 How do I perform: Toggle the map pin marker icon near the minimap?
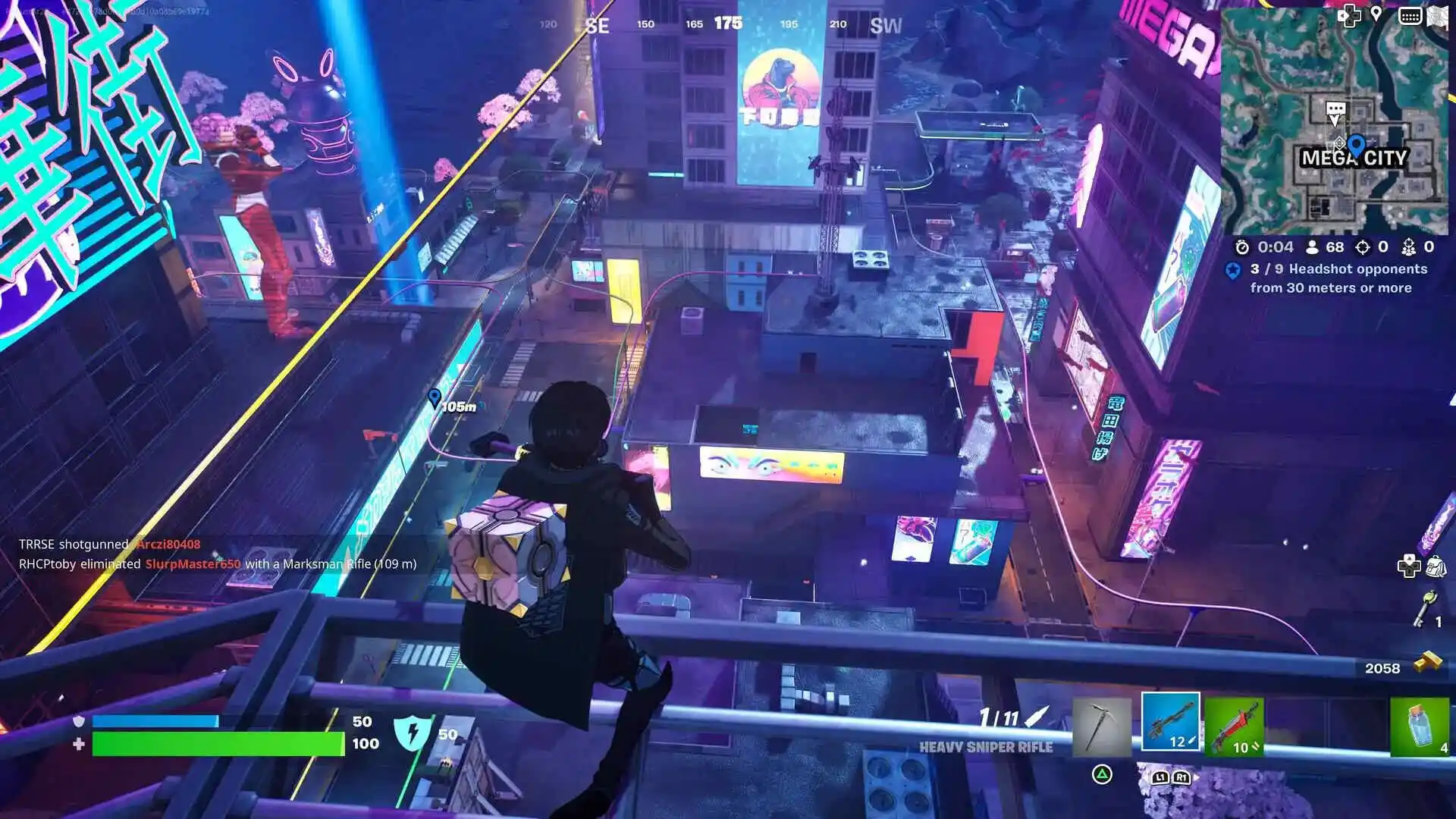1376,14
